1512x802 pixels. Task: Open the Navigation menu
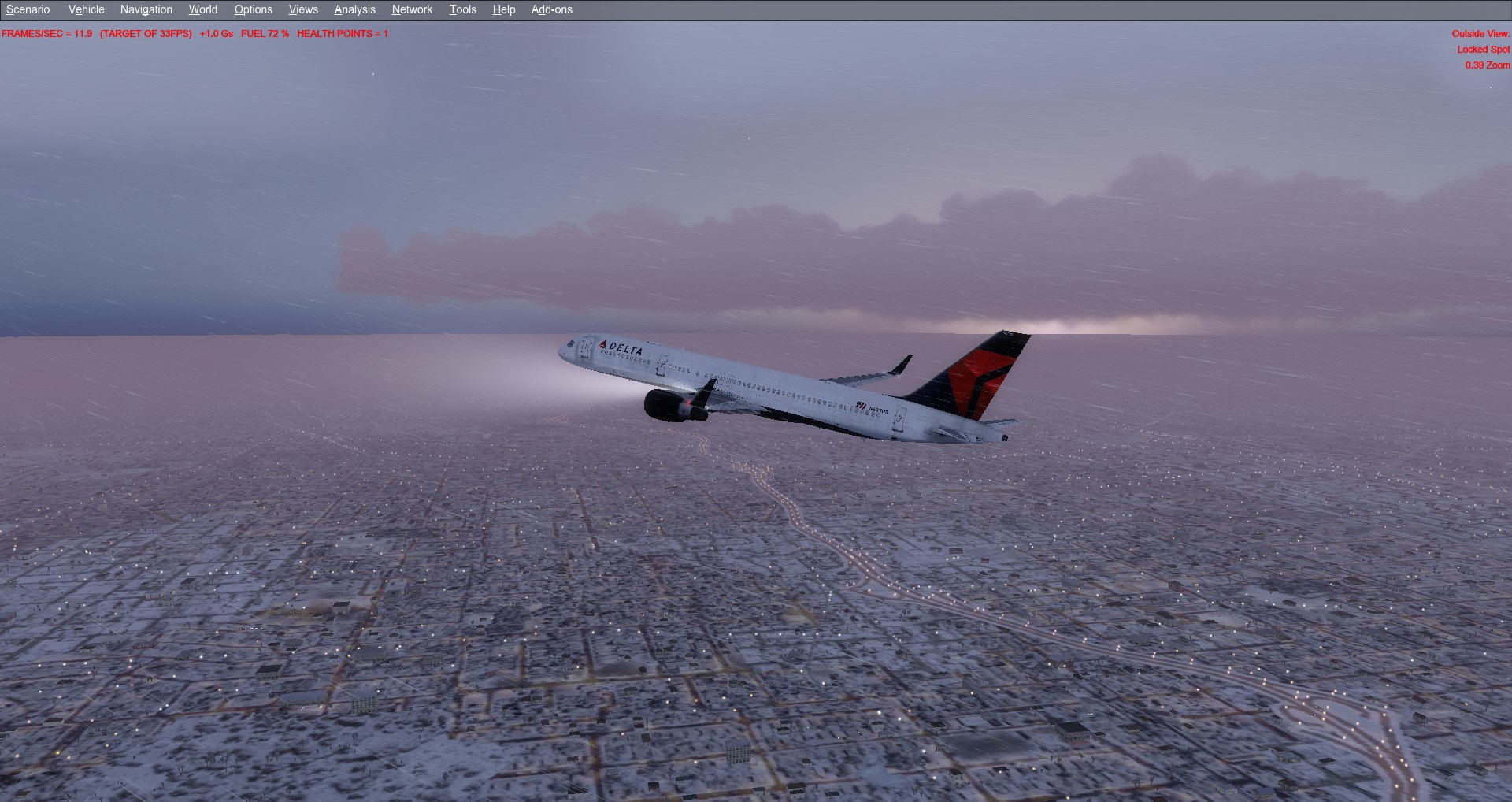point(145,9)
